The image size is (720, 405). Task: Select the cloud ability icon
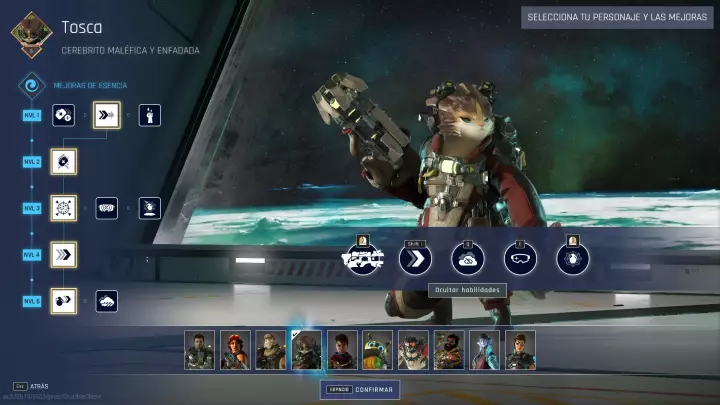point(467,258)
